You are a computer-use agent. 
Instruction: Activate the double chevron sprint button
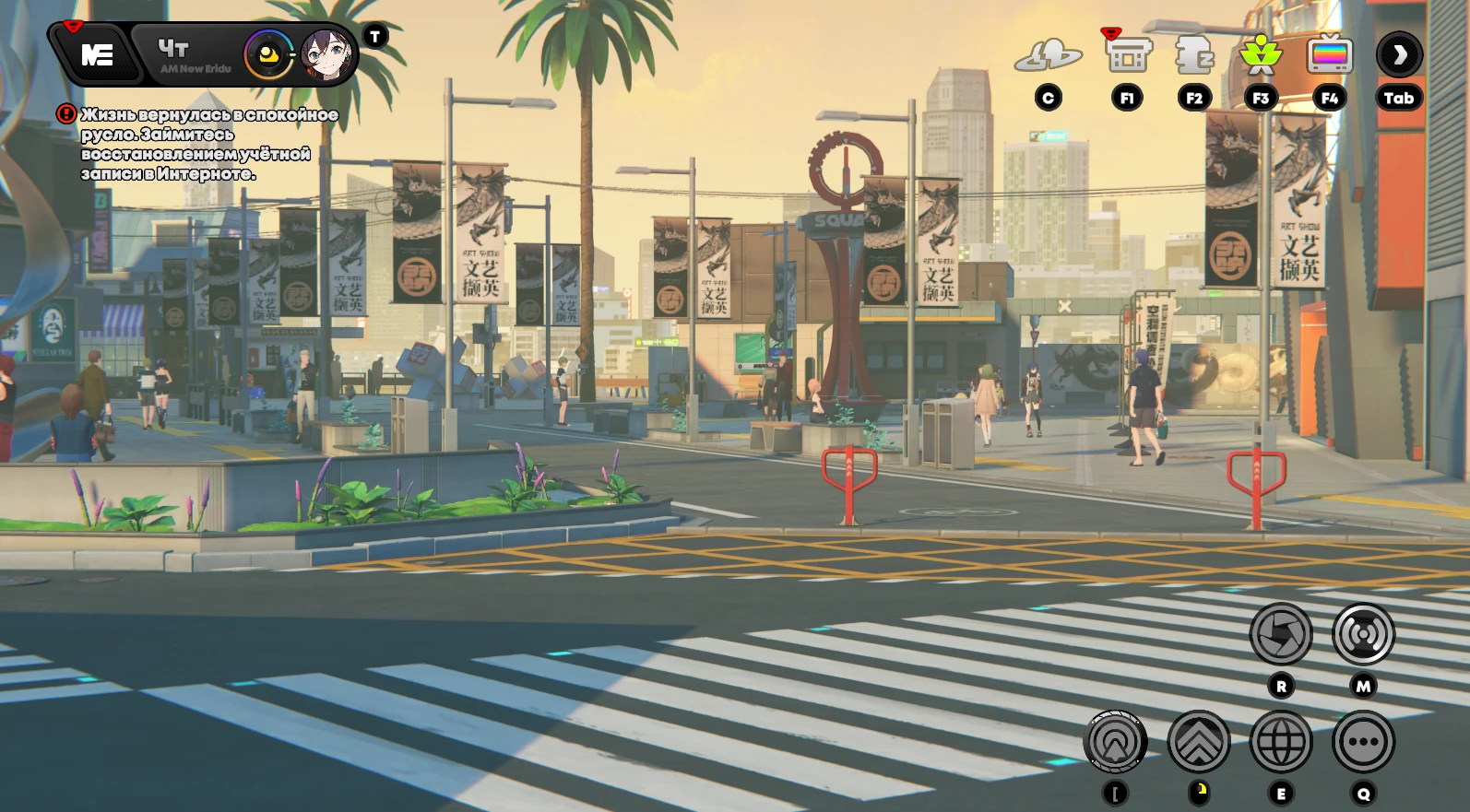[1198, 742]
